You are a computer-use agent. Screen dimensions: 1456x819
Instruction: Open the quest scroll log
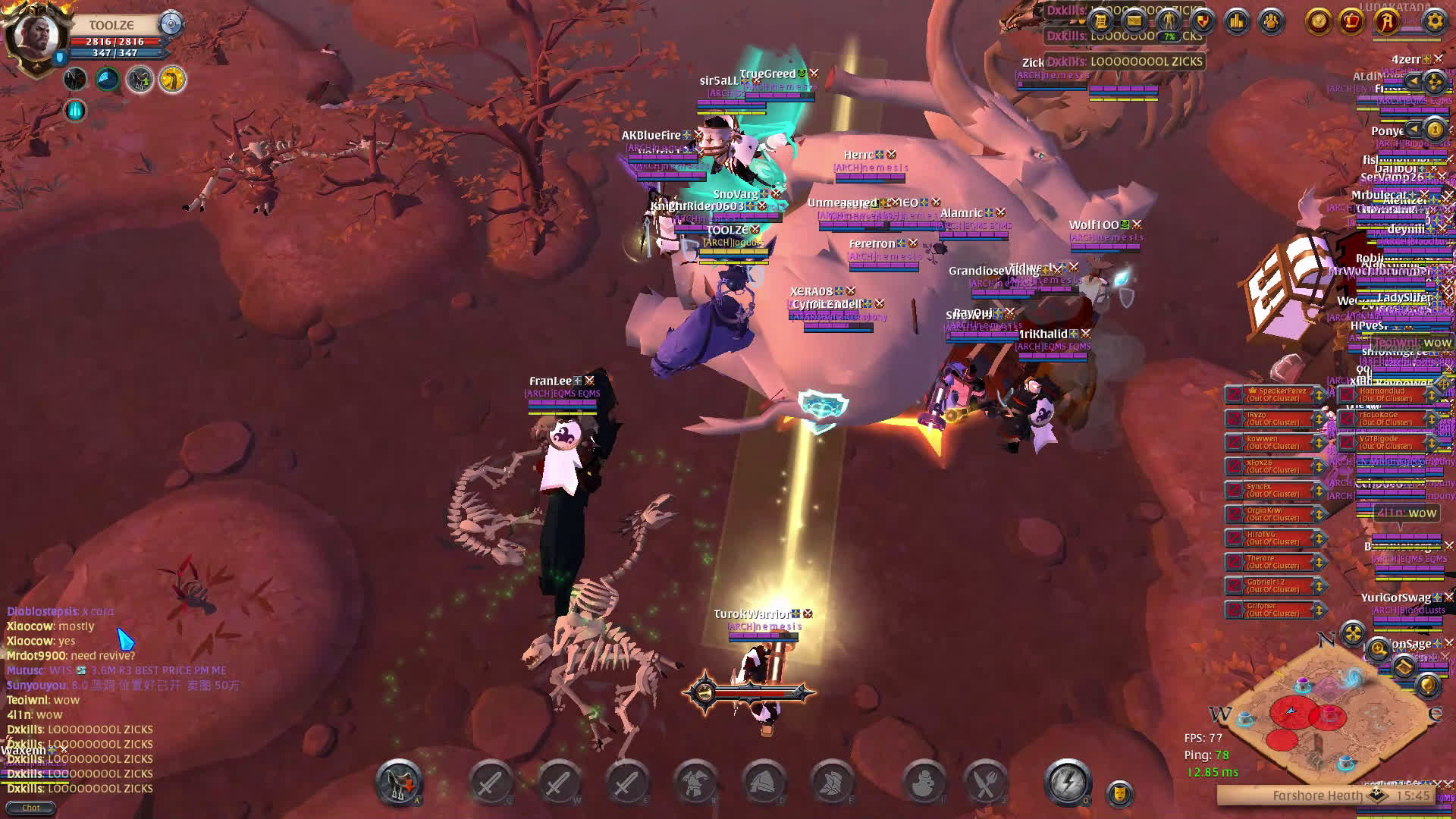(x=1100, y=21)
